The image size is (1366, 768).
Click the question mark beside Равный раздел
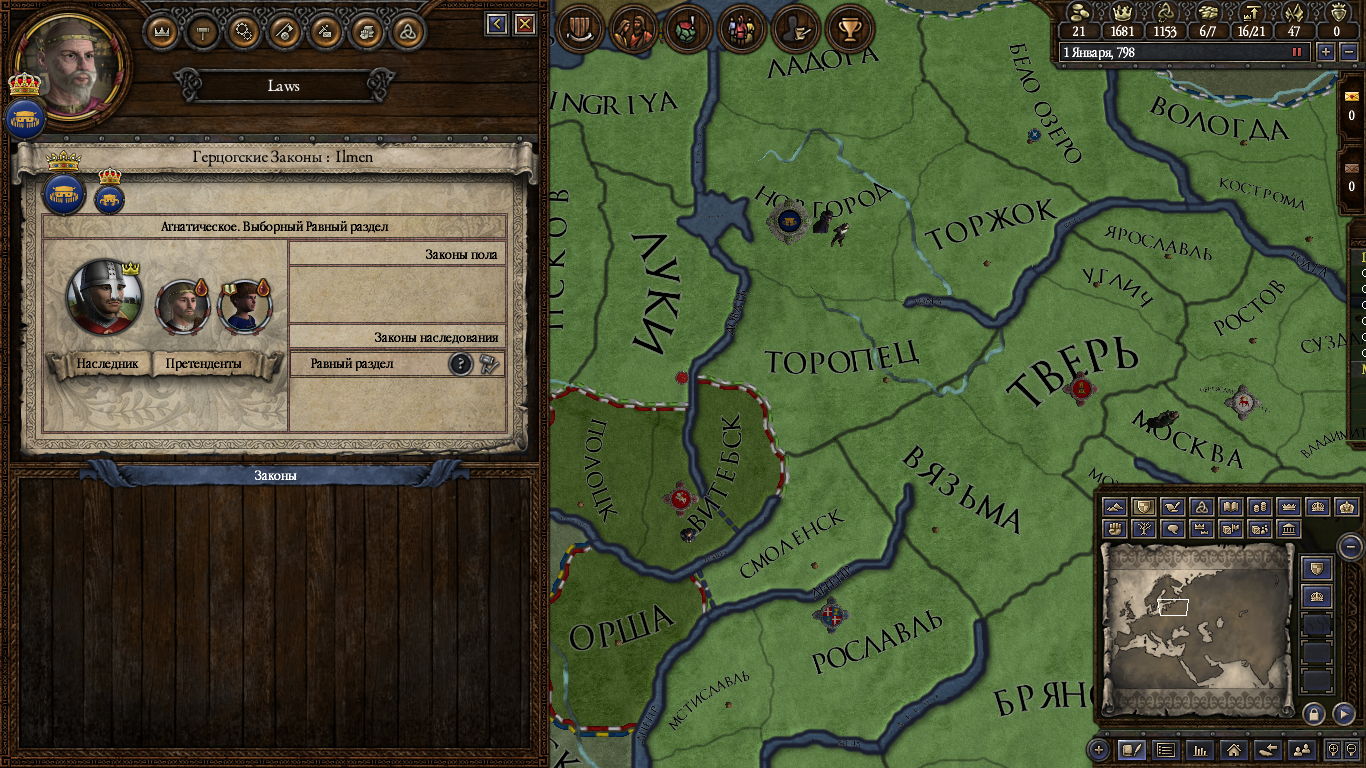tap(460, 364)
